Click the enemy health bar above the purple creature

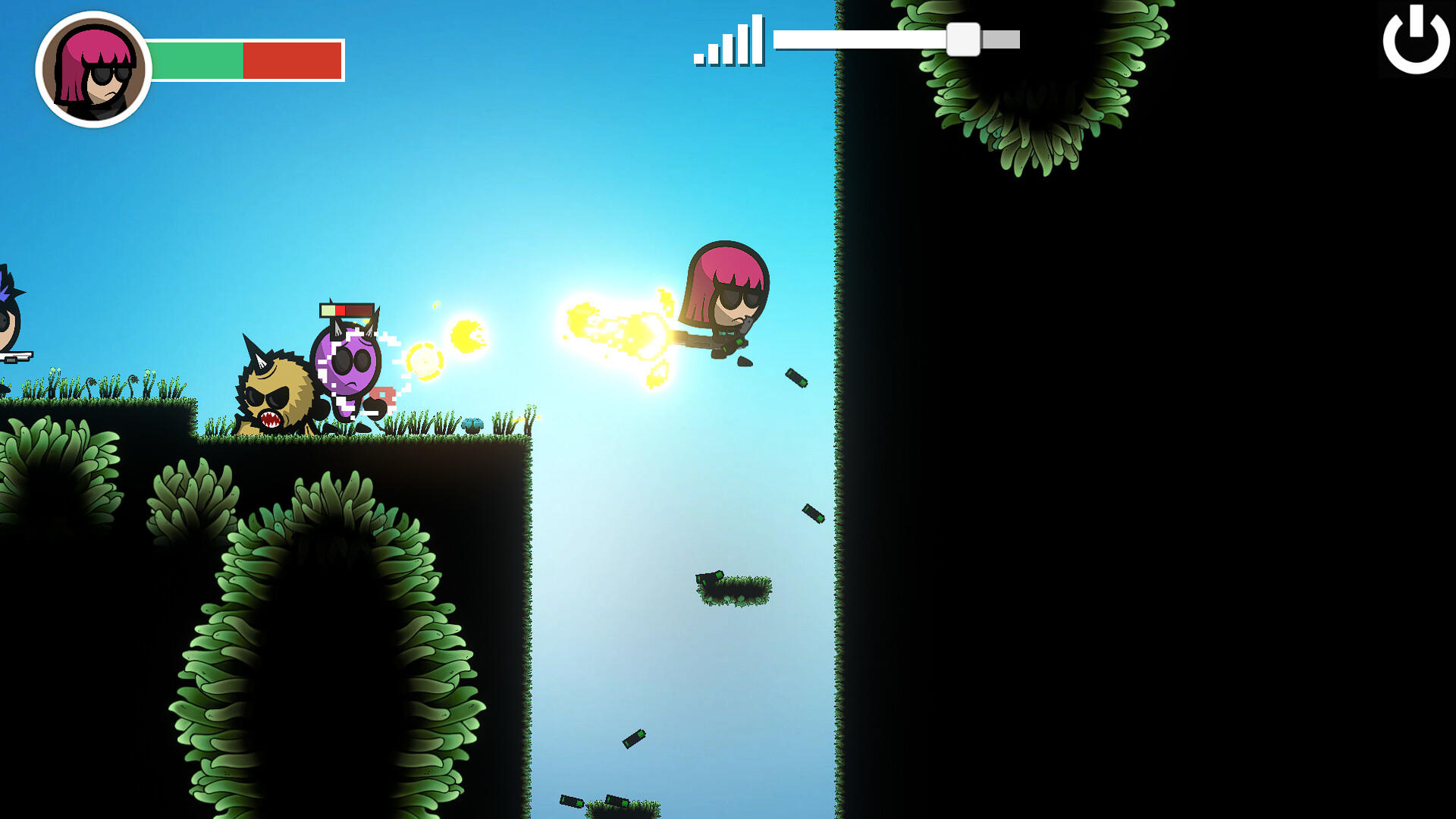tap(345, 310)
